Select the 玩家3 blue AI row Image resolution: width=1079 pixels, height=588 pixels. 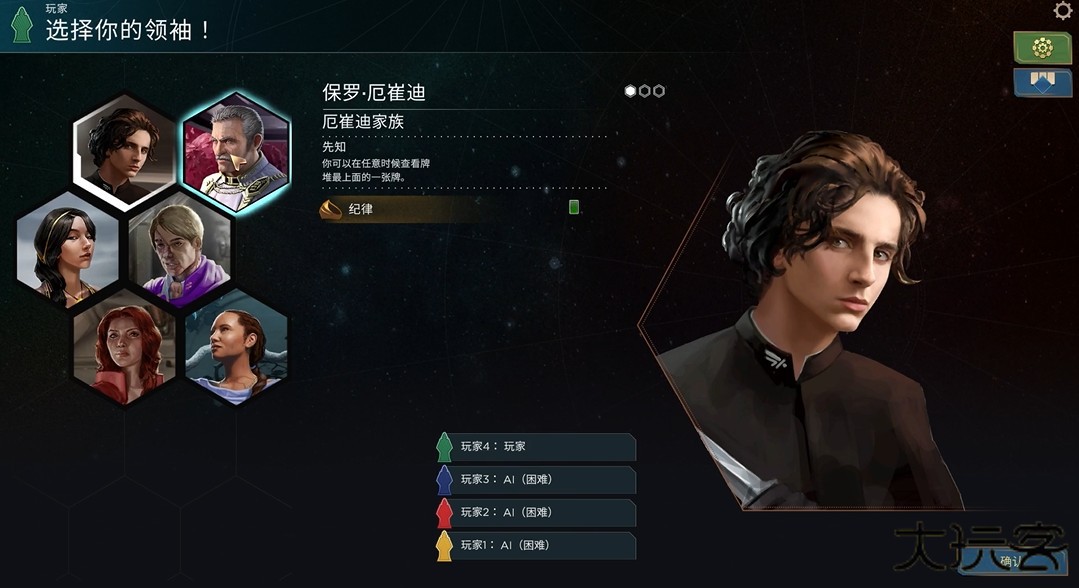(537, 479)
